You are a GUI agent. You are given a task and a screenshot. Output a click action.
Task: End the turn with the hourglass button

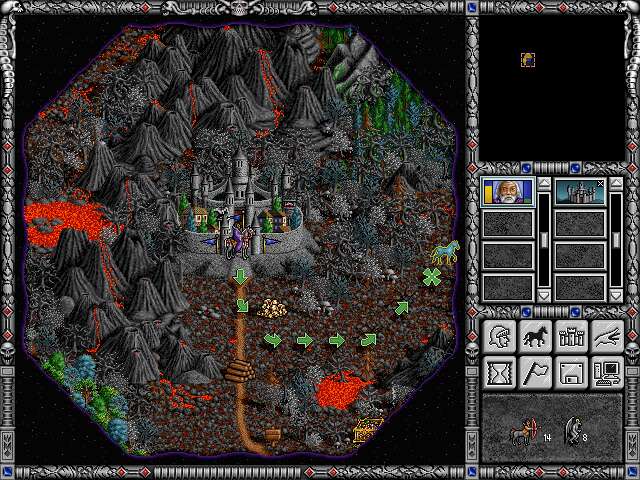coord(499,373)
